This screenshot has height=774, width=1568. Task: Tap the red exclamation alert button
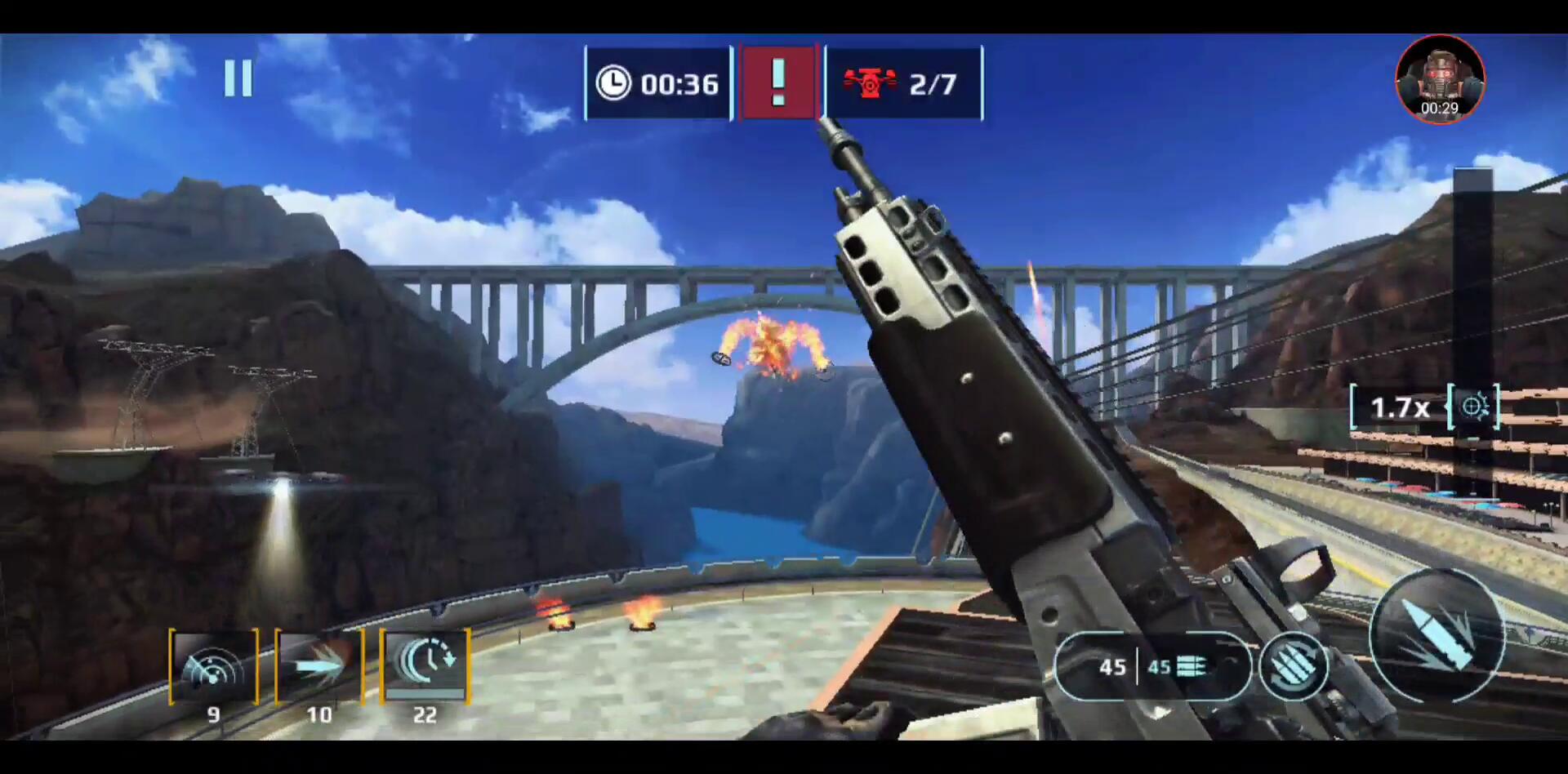[778, 82]
